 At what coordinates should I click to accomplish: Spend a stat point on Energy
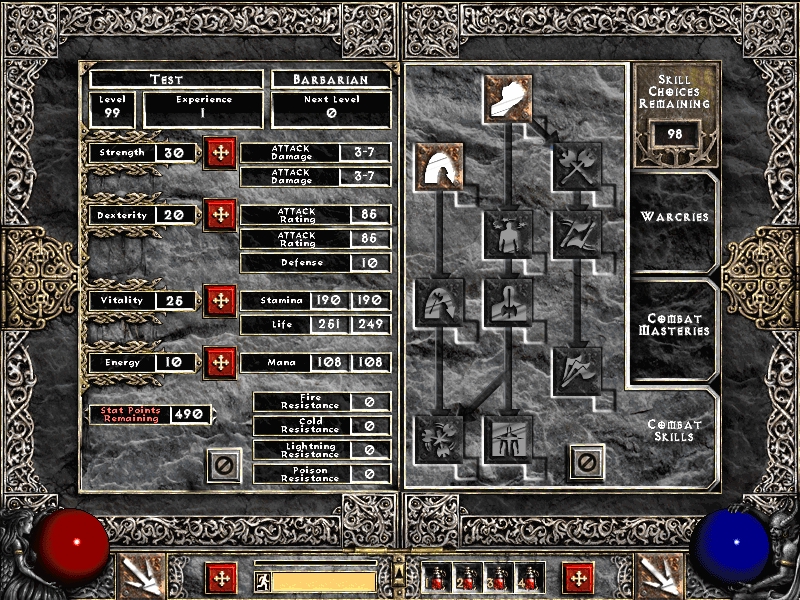pos(219,363)
